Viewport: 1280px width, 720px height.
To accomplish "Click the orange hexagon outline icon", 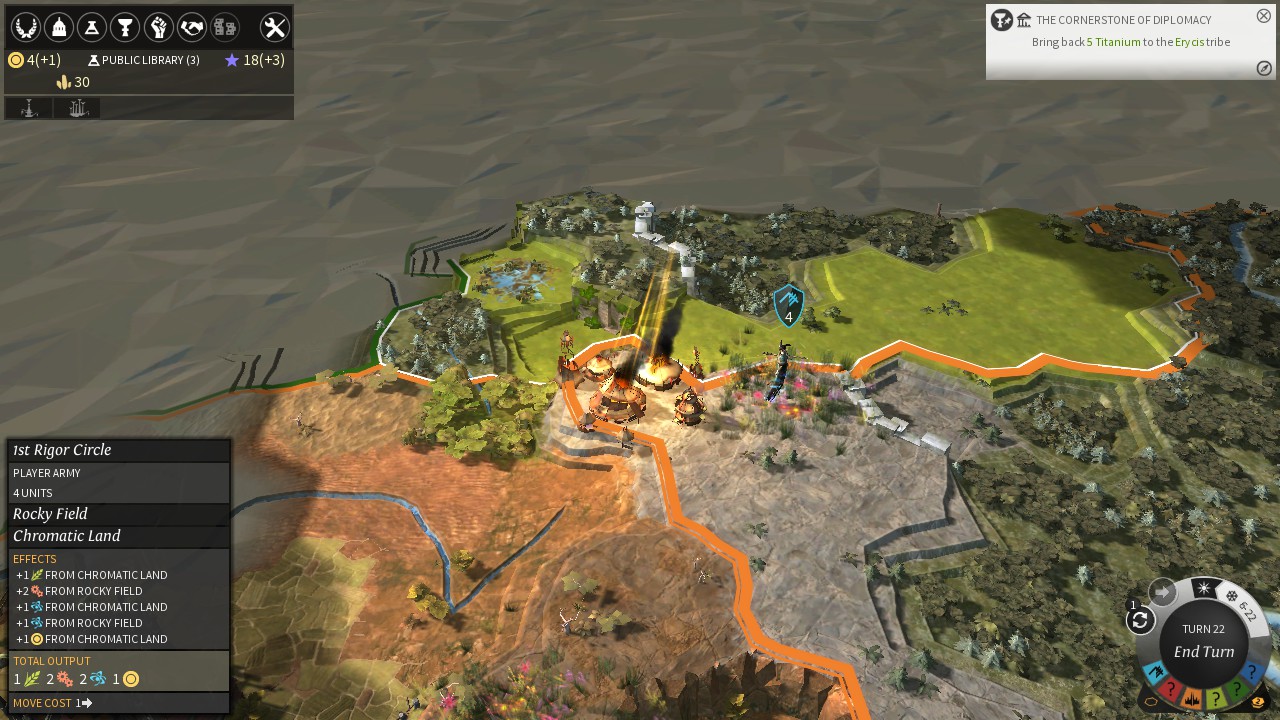I will coord(1151,702).
